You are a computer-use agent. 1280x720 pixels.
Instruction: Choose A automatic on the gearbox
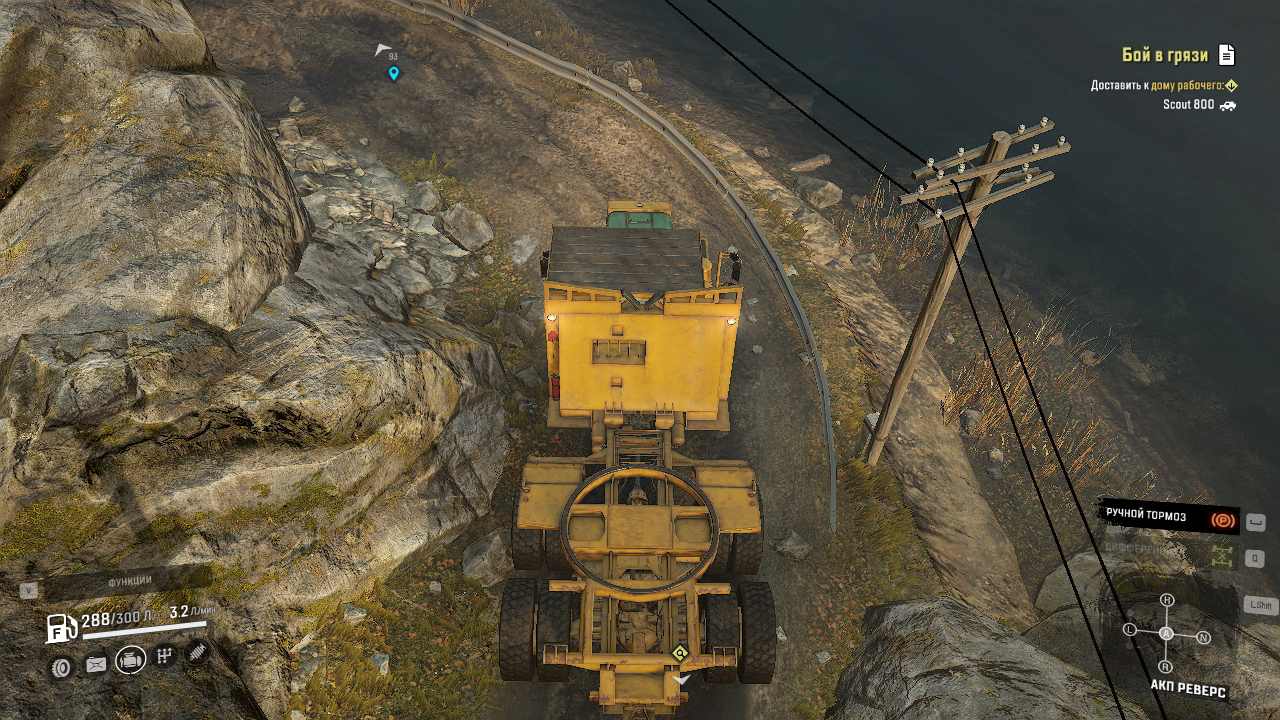pos(1166,634)
